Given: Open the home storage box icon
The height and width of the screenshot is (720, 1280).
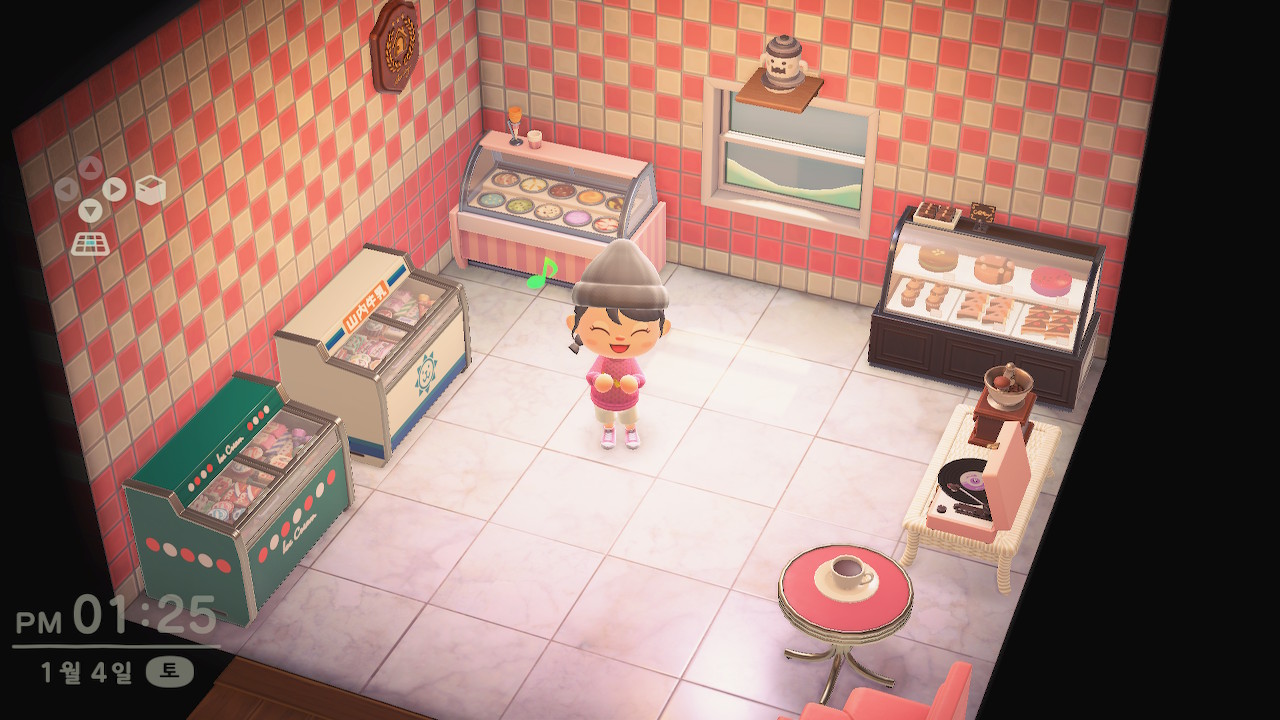Looking at the screenshot, I should click(150, 190).
